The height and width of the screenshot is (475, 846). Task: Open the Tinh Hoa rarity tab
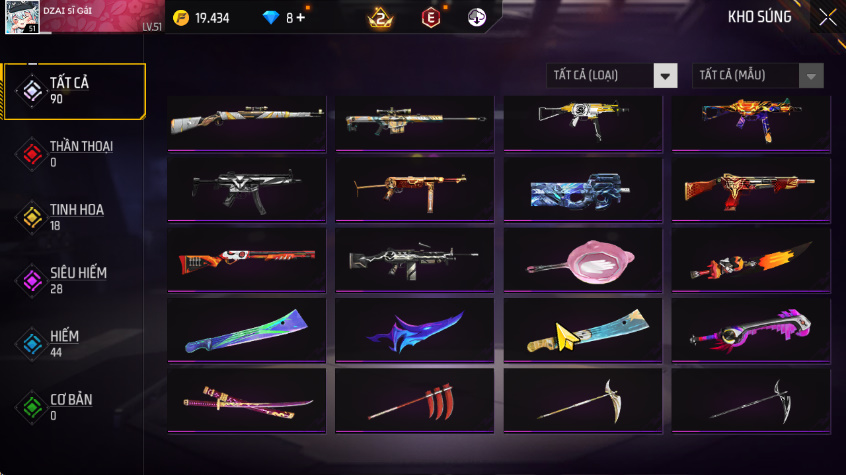[x=74, y=217]
